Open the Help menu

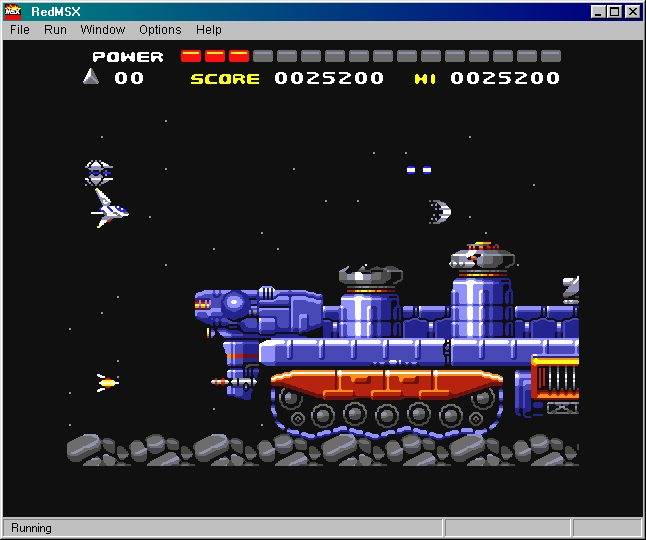(x=209, y=30)
